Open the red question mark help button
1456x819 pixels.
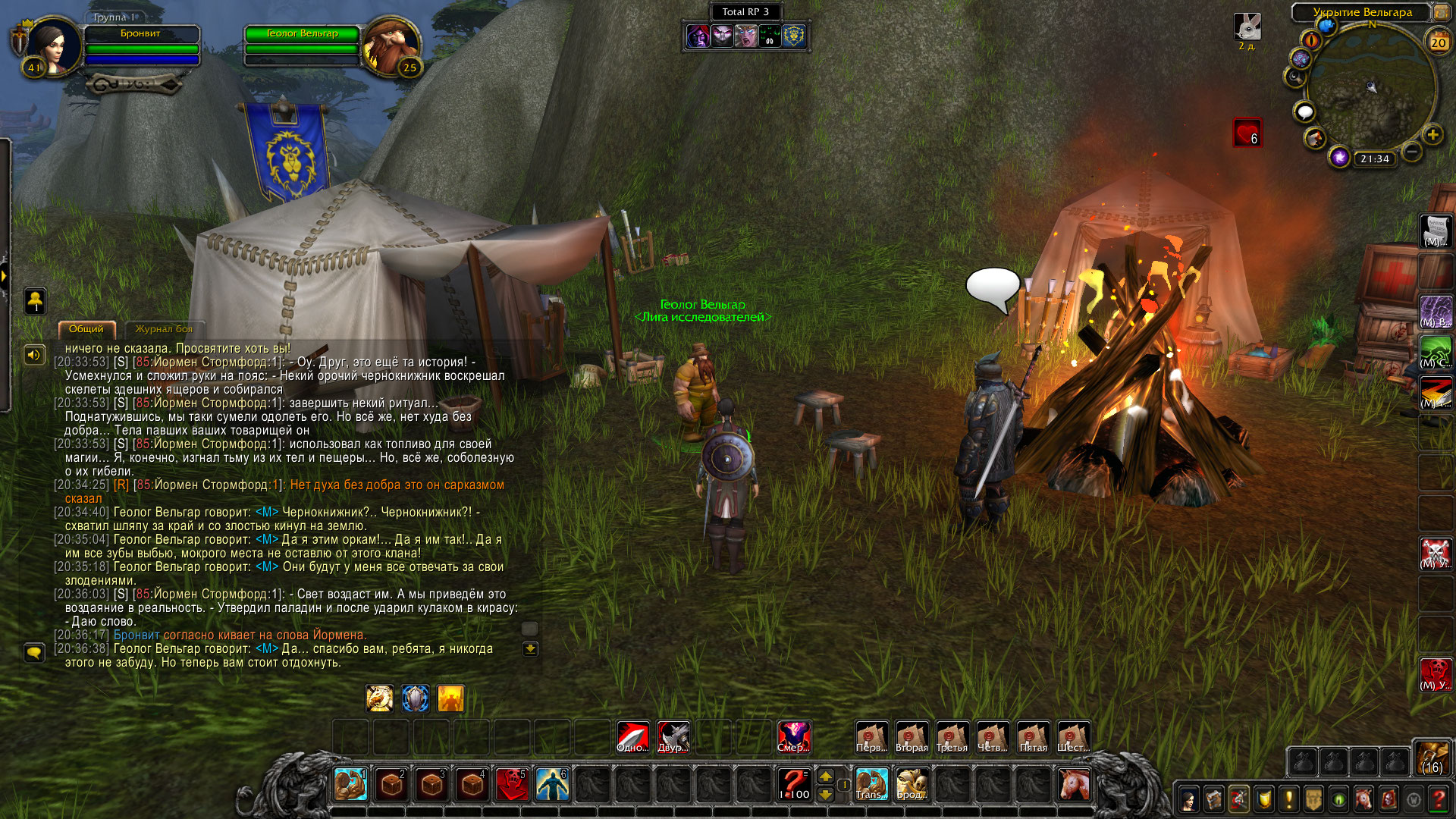coord(1439,799)
